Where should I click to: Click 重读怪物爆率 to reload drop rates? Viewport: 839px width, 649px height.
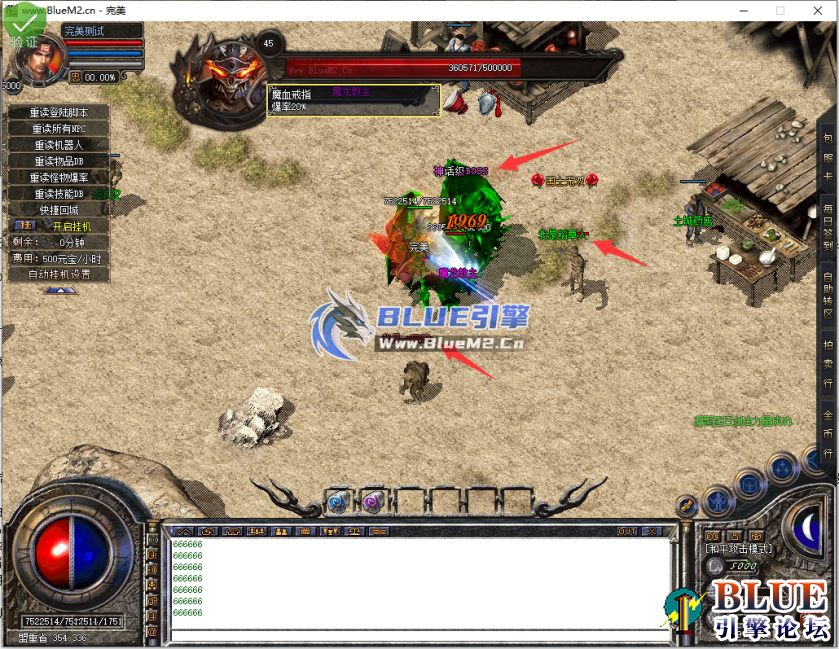coord(58,177)
